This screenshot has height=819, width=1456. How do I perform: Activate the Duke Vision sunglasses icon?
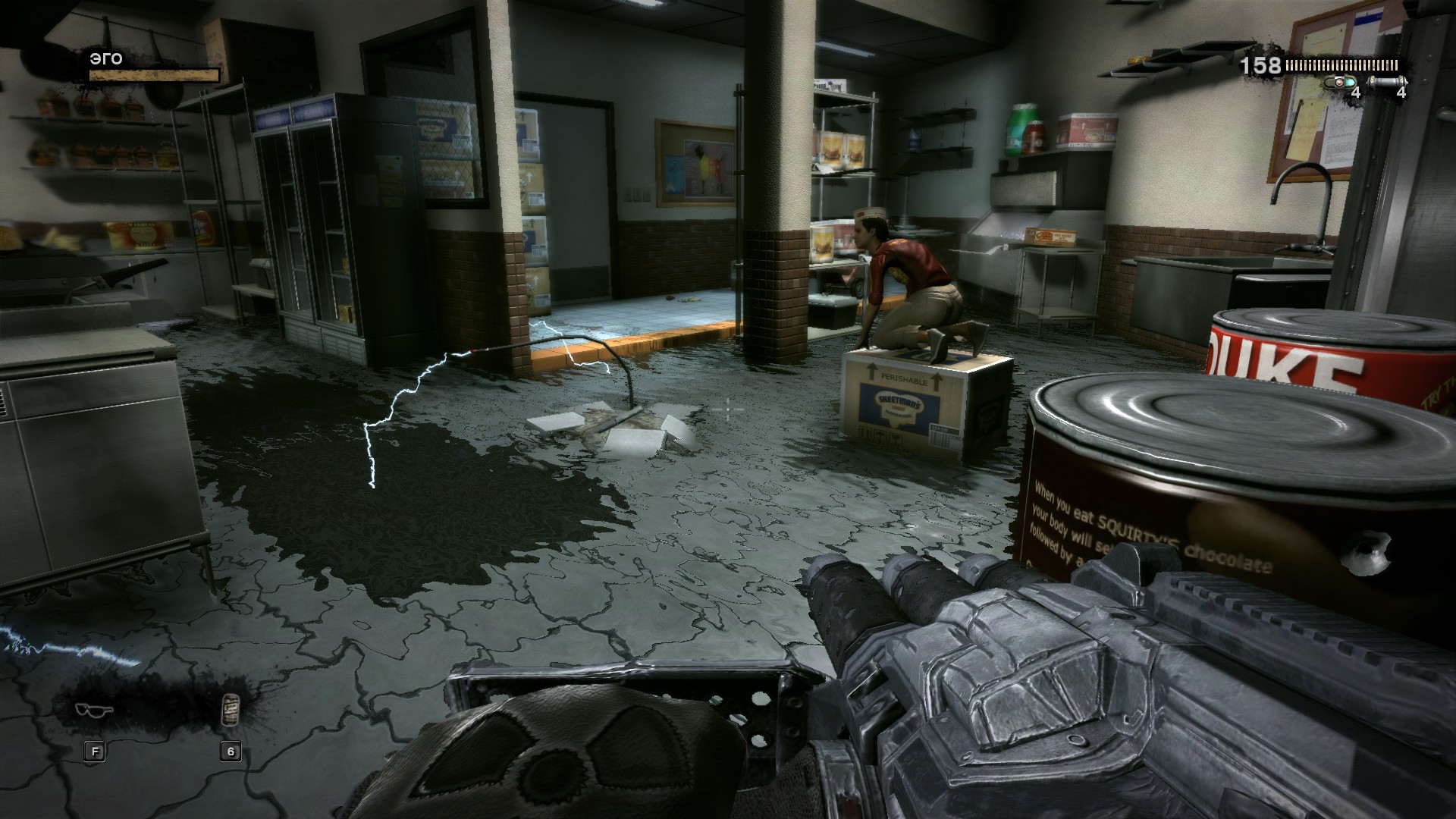pyautogui.click(x=95, y=711)
